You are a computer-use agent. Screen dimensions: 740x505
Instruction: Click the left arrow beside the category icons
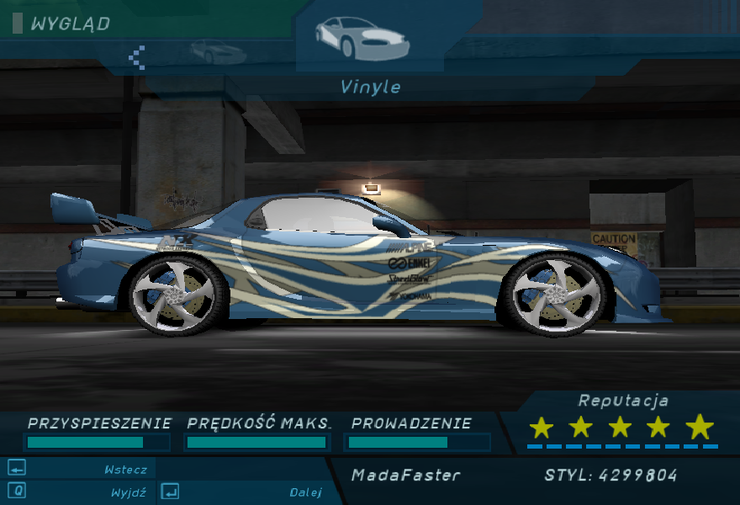138,56
